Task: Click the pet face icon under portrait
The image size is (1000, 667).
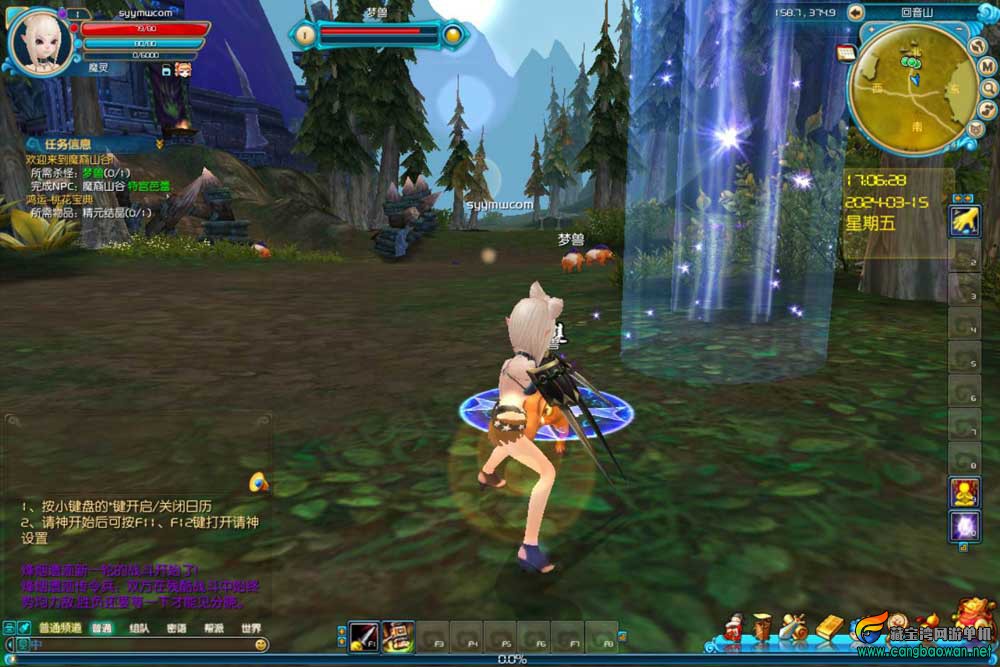Action: (183, 69)
